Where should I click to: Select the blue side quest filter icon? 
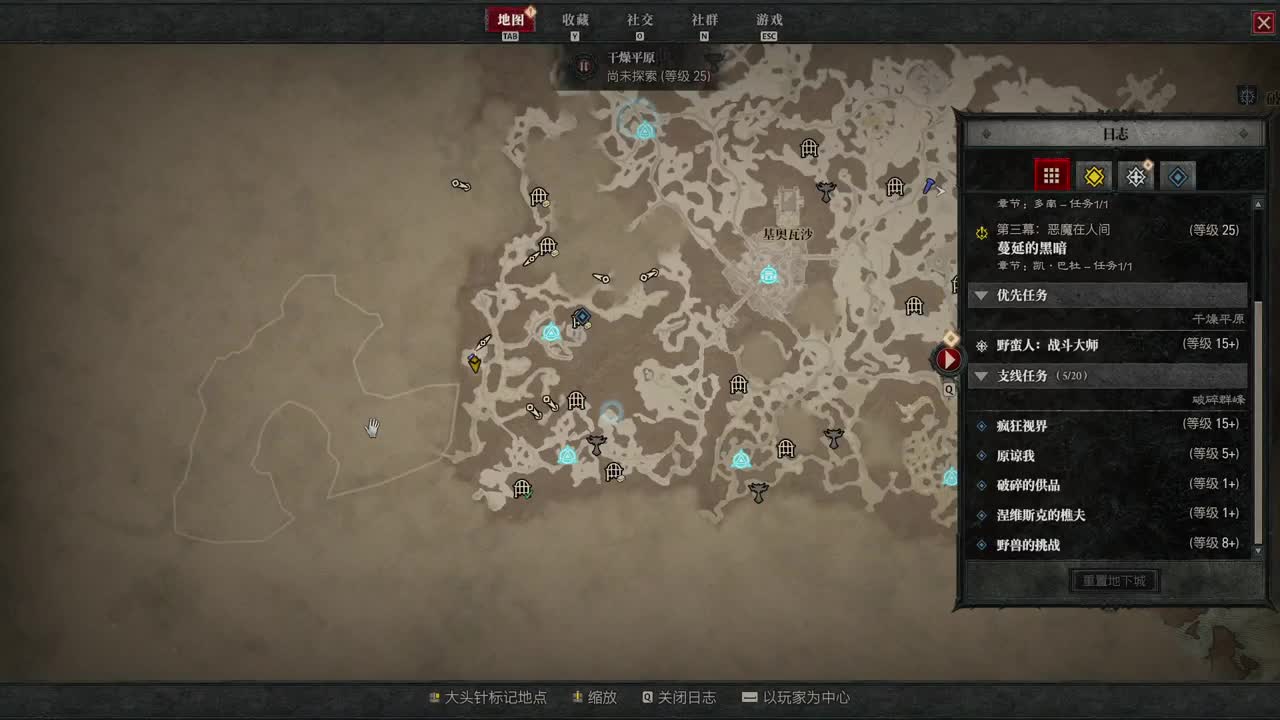1177,175
